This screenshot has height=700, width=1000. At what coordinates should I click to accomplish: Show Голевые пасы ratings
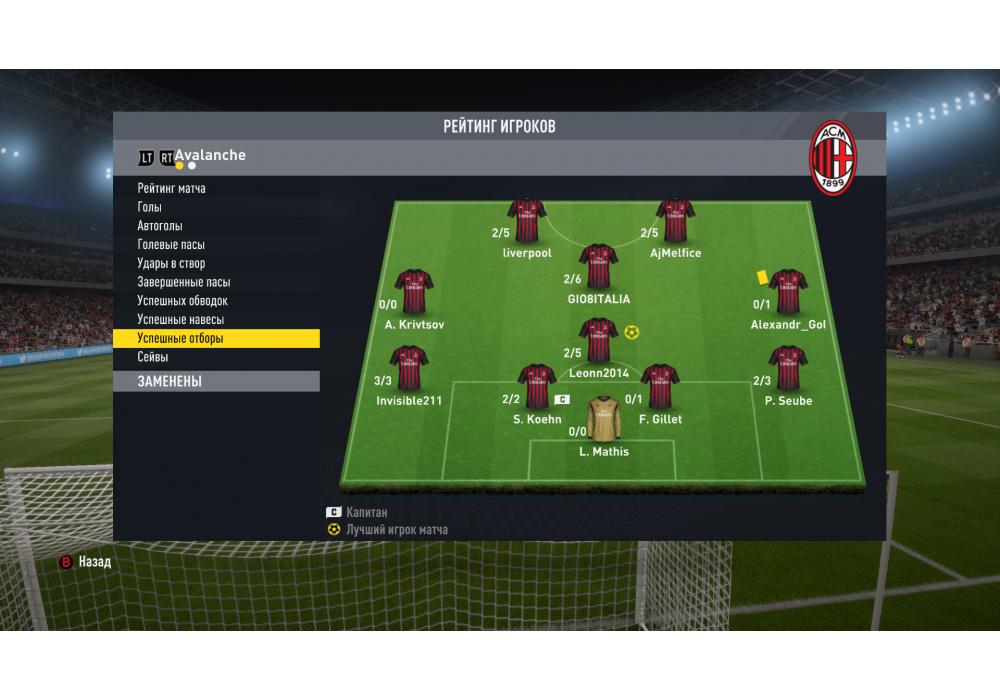click(x=171, y=245)
